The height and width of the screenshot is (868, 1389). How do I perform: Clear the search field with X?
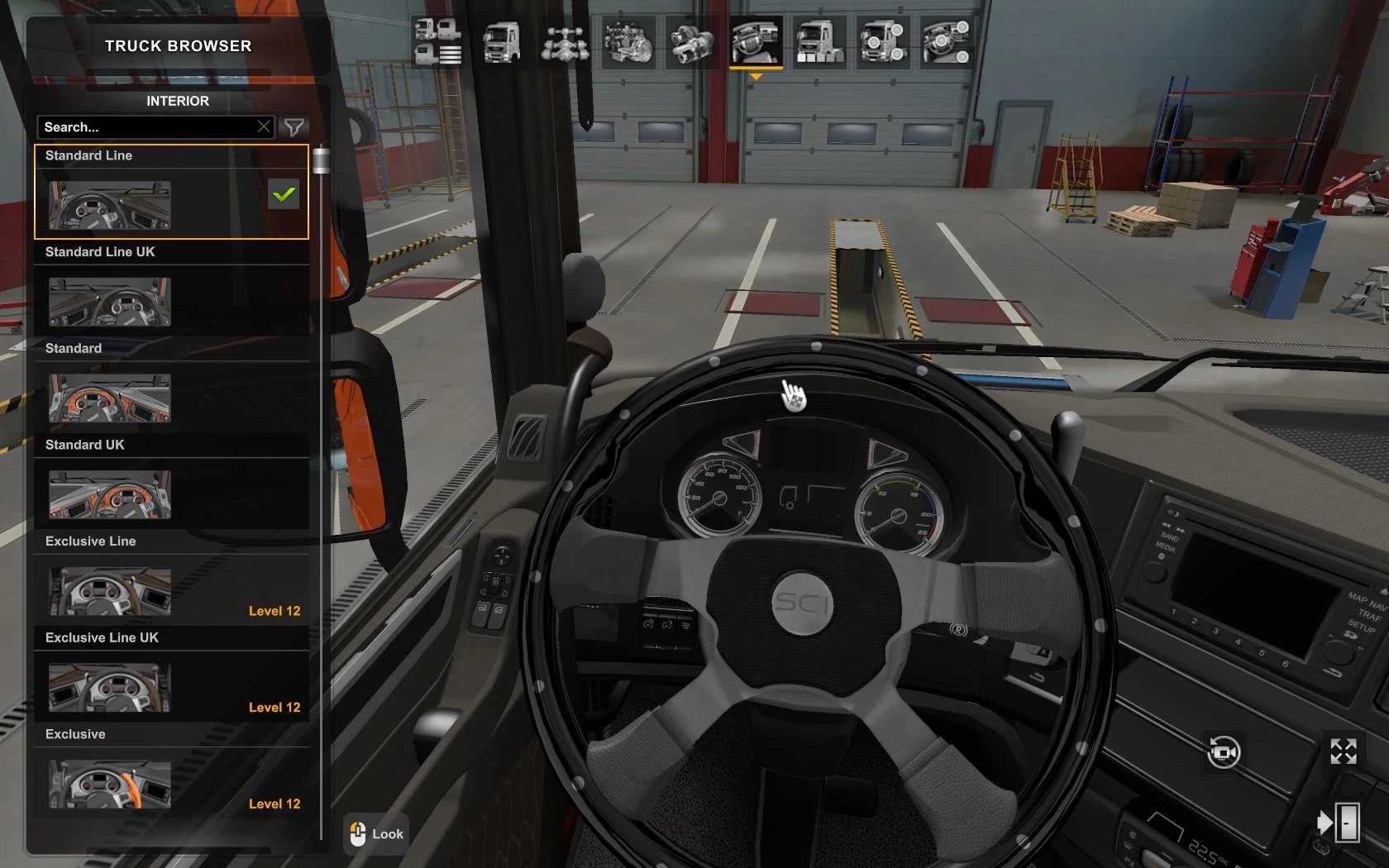click(x=264, y=127)
